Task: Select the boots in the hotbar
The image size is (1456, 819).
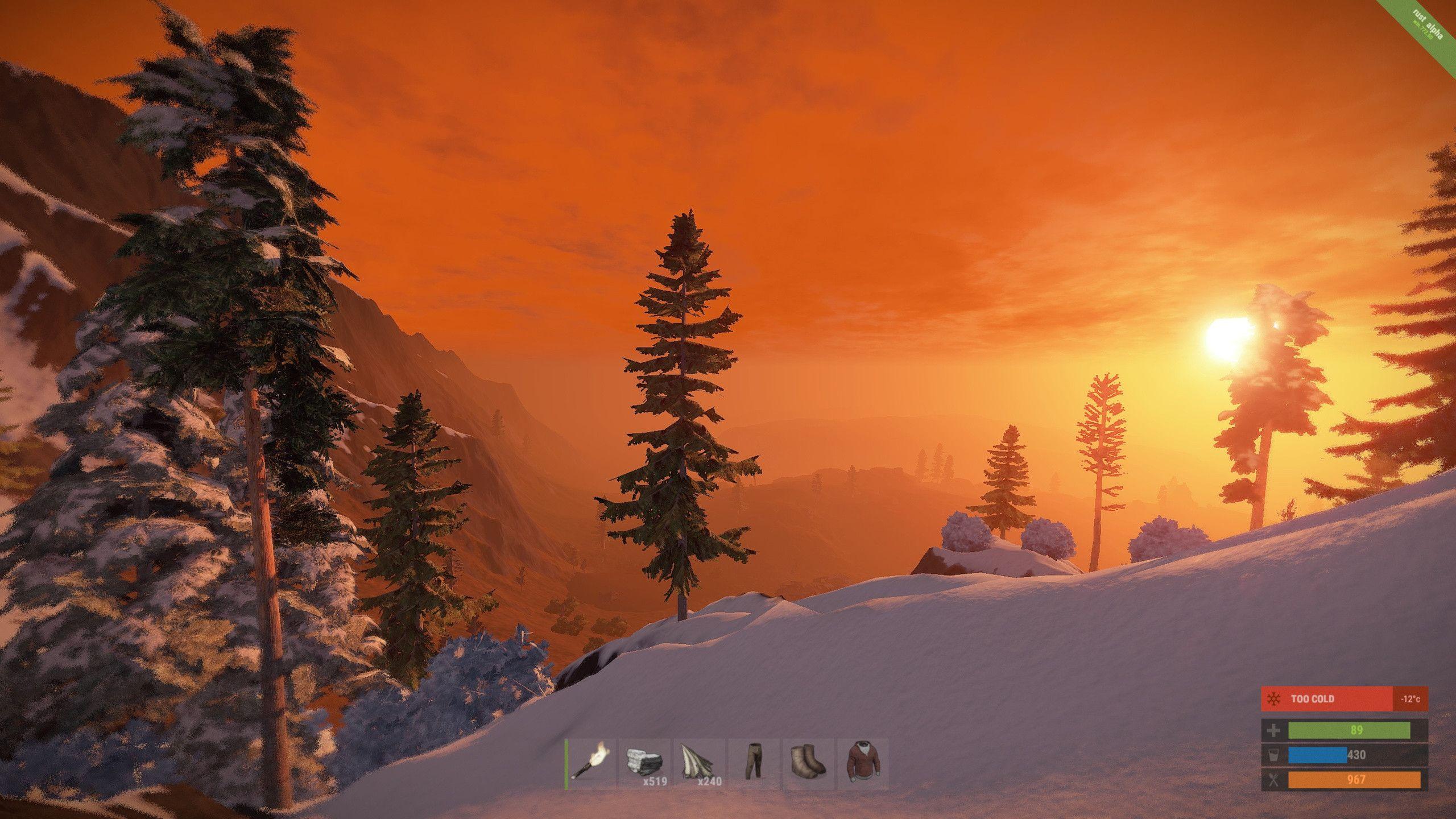Action: tap(807, 760)
